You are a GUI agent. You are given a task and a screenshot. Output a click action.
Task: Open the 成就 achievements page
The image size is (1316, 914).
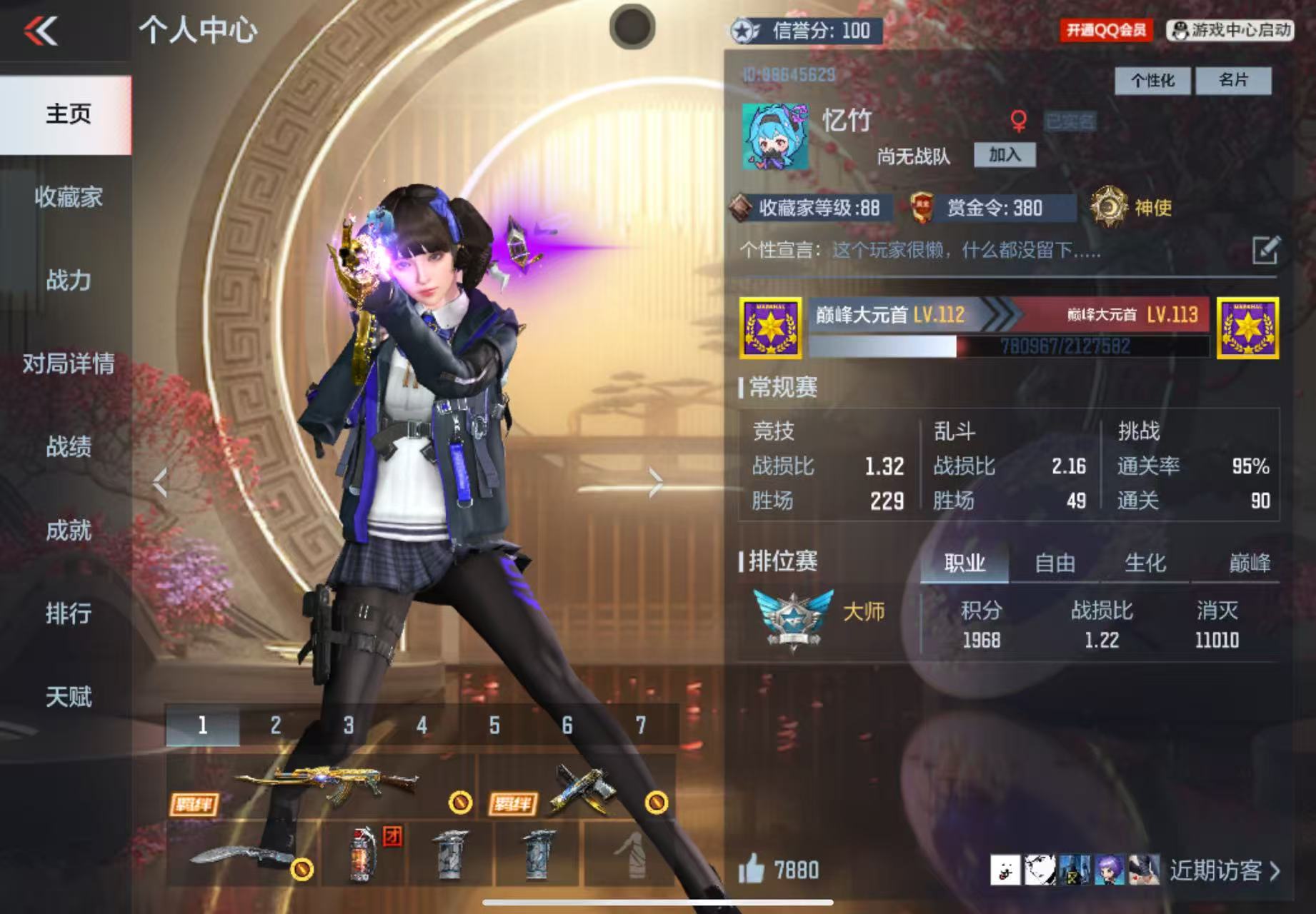[x=68, y=531]
